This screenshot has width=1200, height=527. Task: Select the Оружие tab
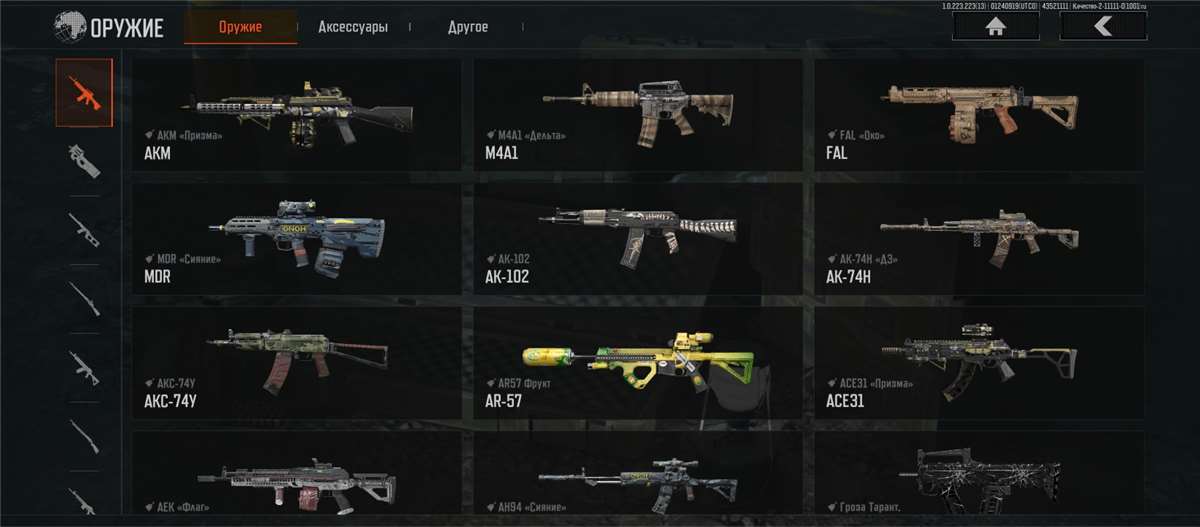(240, 27)
